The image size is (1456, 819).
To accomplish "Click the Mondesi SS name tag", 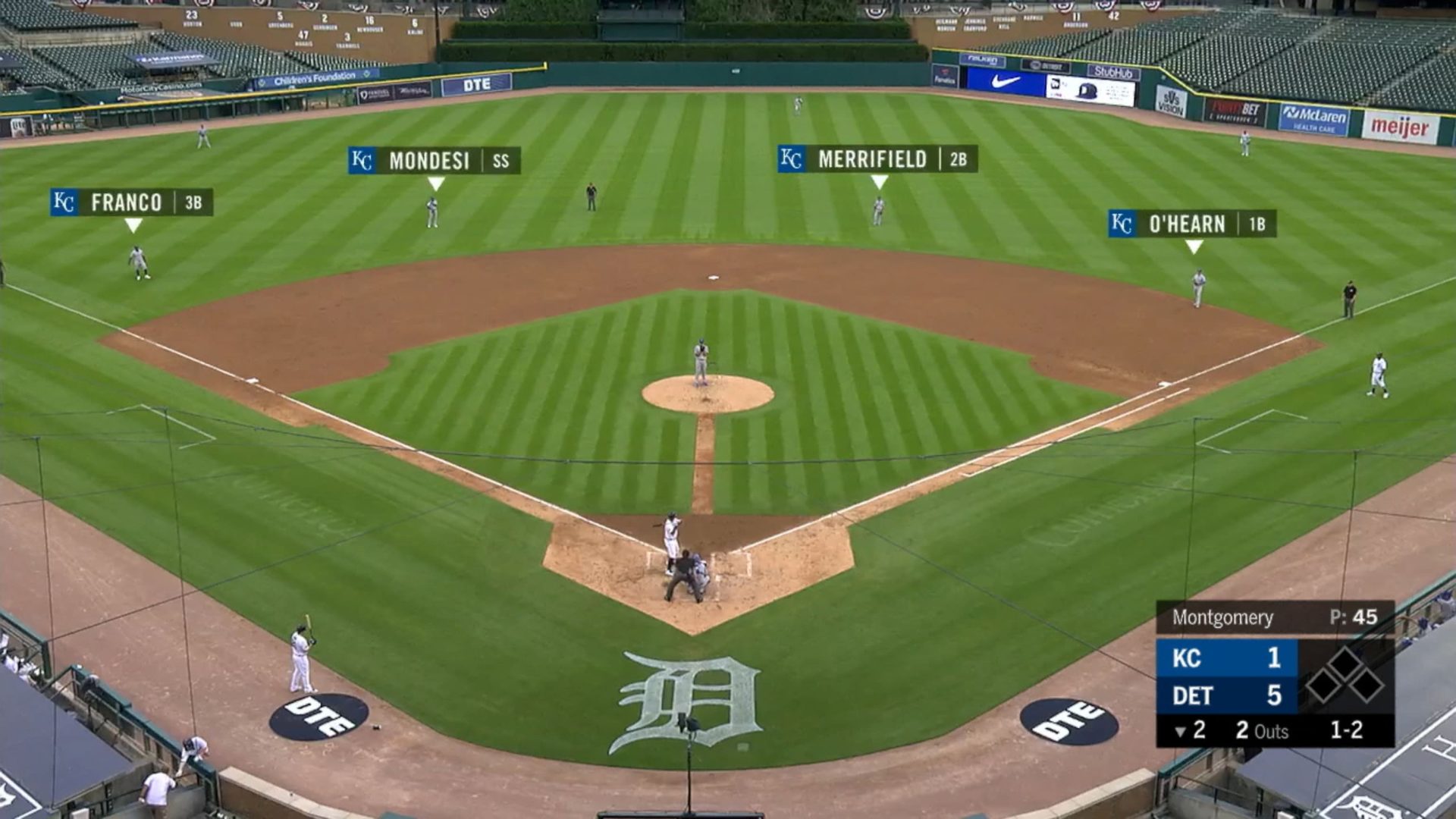I will click(x=434, y=161).
